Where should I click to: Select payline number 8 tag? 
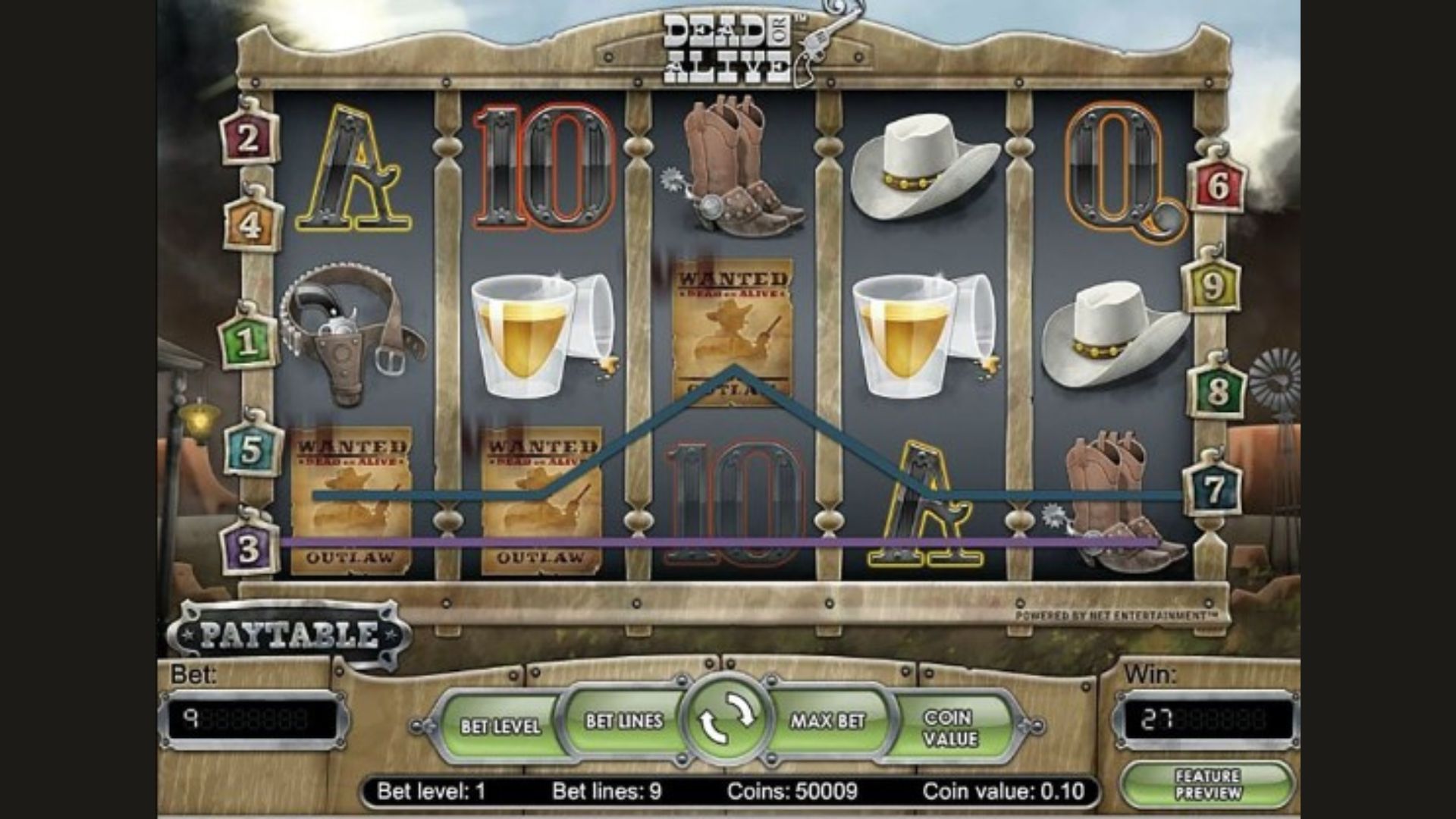(1218, 391)
